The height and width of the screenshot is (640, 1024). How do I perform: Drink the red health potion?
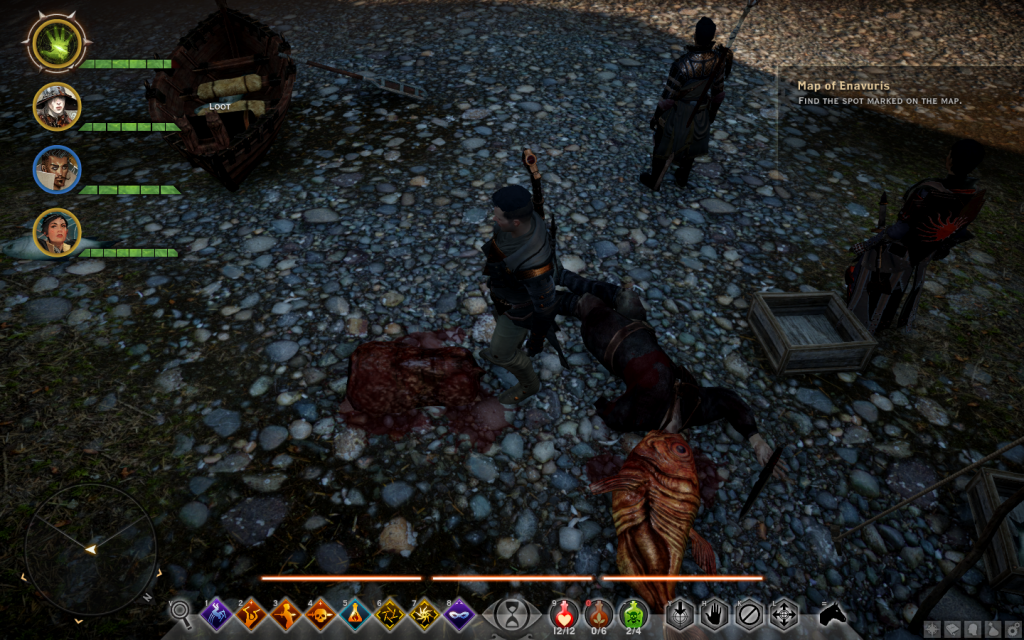(566, 612)
